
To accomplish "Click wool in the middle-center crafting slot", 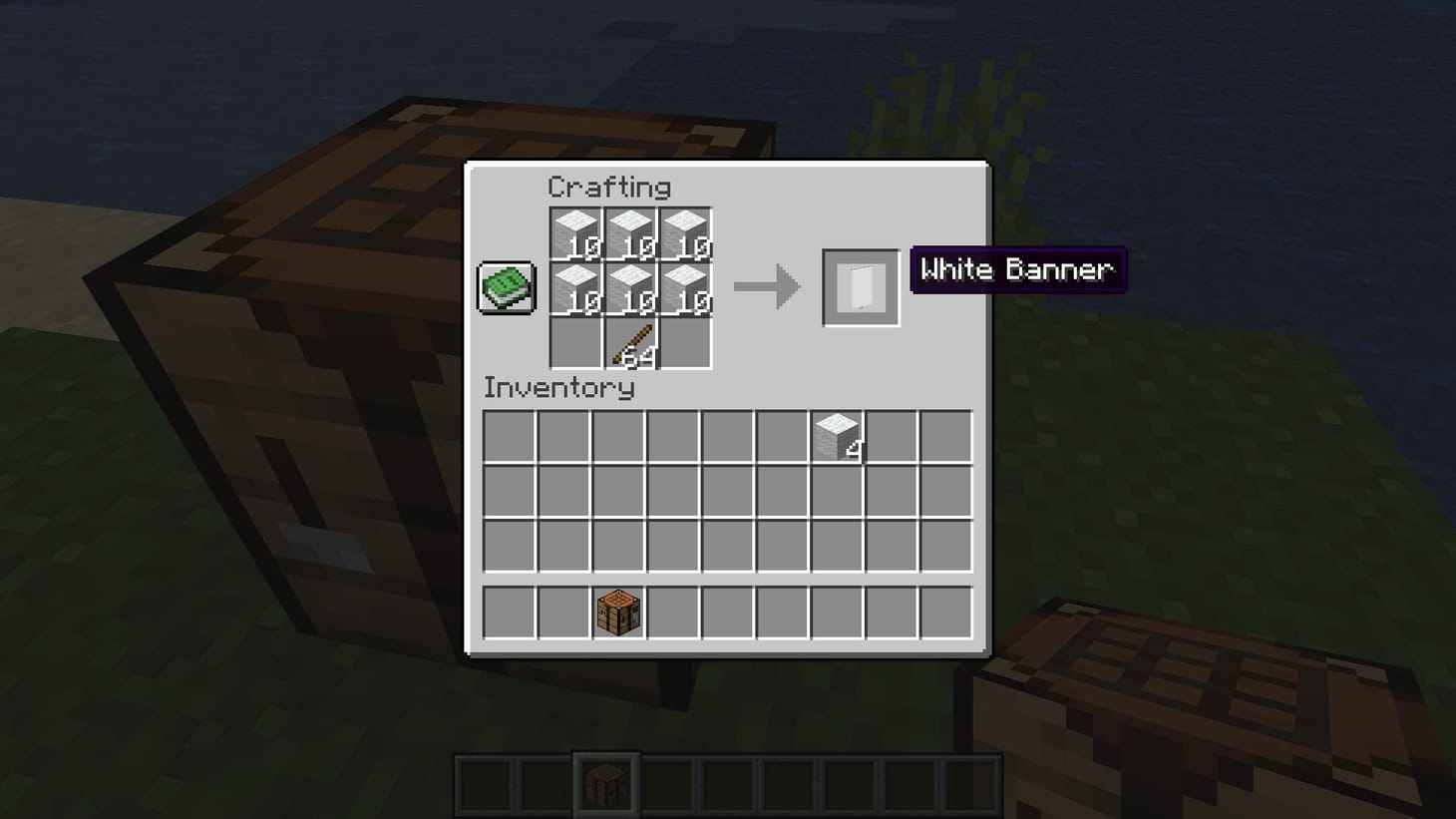I will (x=631, y=287).
